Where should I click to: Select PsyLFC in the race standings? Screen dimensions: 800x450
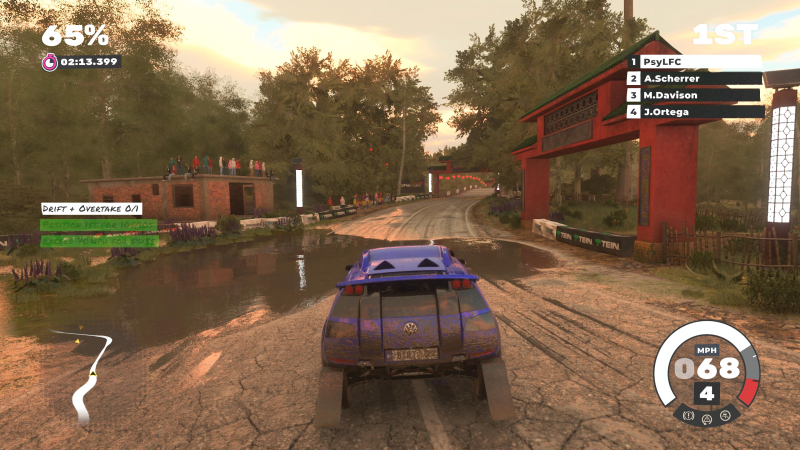coord(695,62)
